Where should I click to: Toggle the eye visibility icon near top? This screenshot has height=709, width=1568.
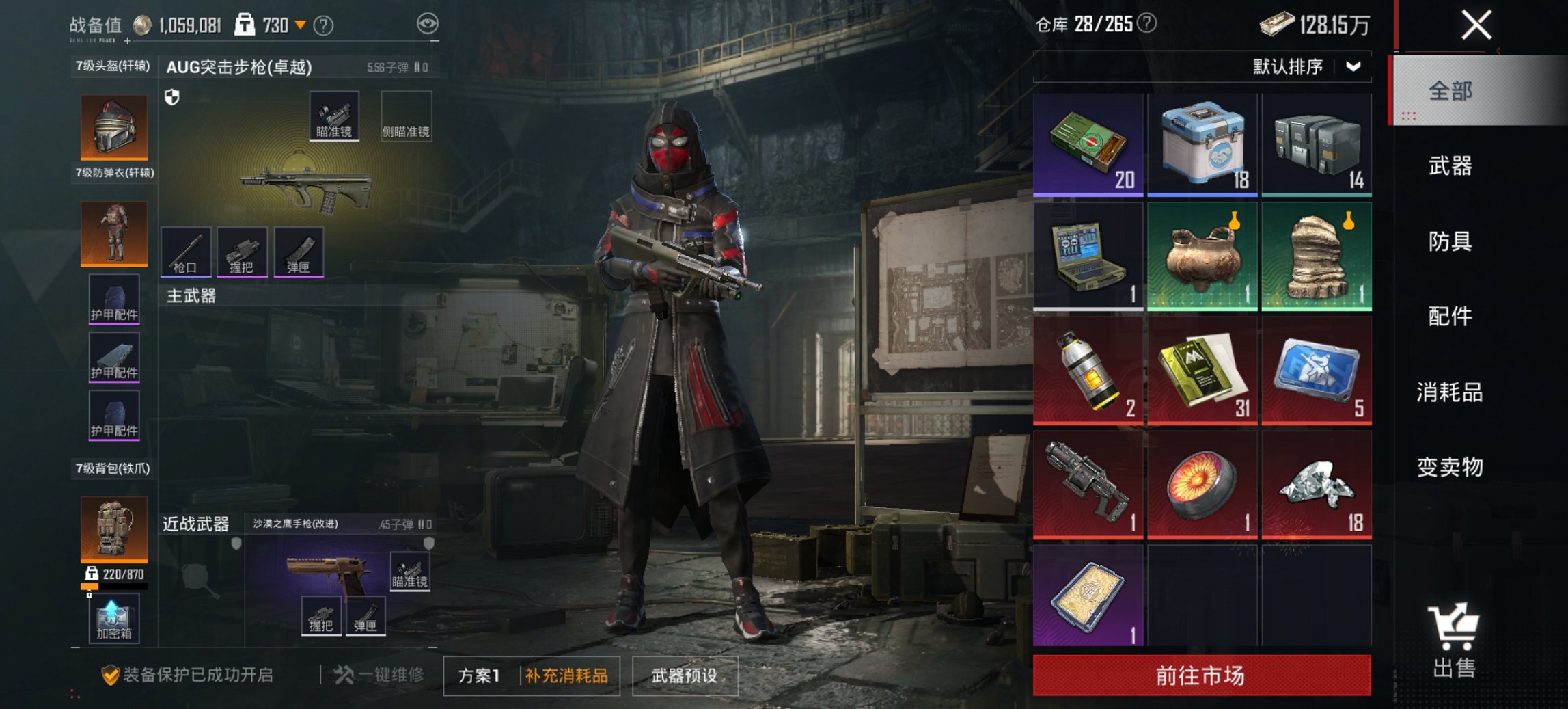(429, 22)
